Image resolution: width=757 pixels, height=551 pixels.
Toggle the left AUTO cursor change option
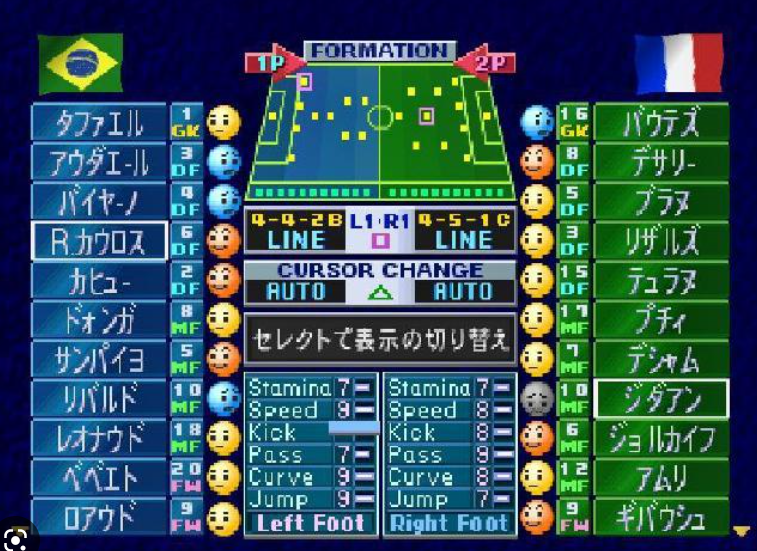[295, 292]
